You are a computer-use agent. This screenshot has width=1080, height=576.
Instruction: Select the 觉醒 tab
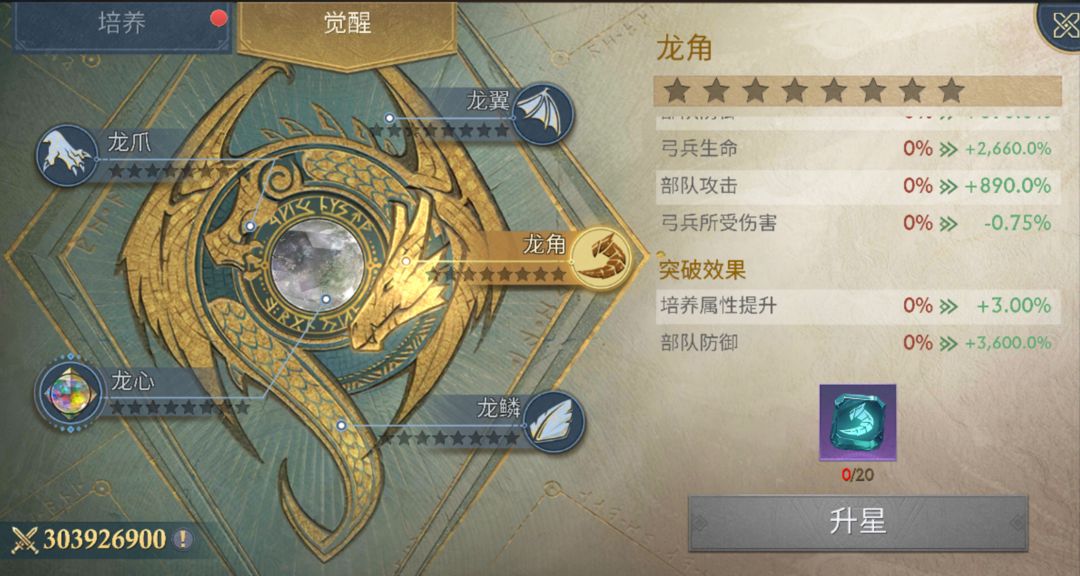point(347,25)
